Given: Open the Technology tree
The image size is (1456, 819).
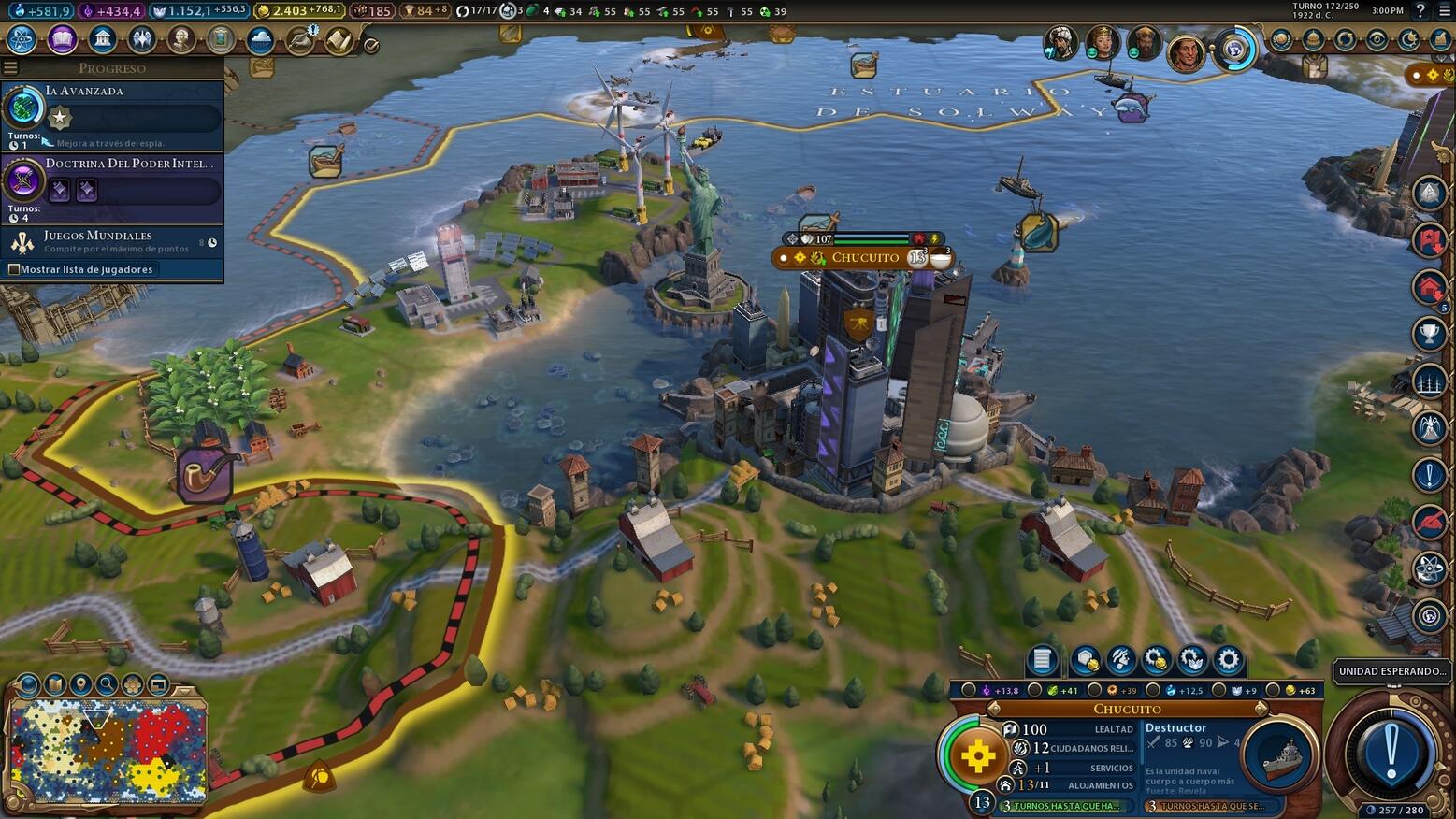Looking at the screenshot, I should click(21, 40).
